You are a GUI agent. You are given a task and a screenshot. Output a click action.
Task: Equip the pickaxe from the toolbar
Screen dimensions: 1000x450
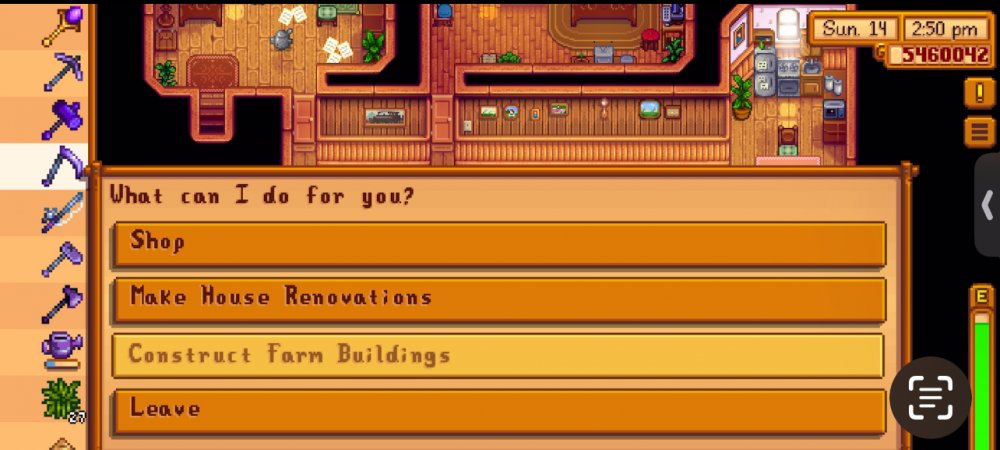point(61,72)
